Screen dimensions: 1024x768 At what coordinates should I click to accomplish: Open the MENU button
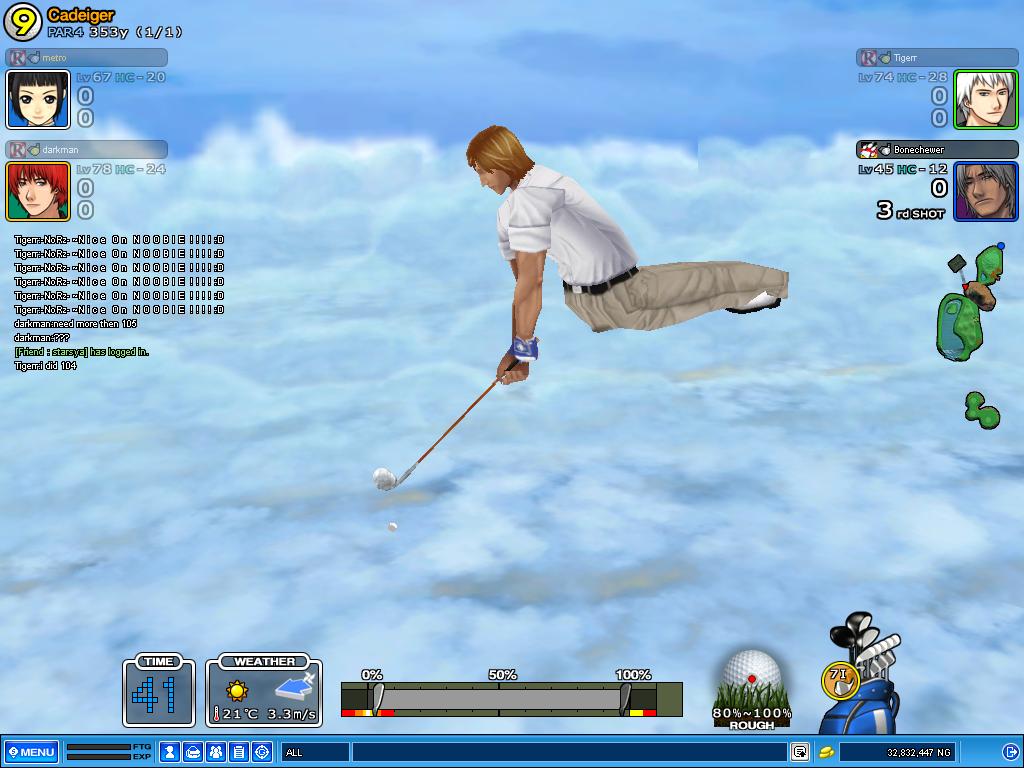(31, 752)
